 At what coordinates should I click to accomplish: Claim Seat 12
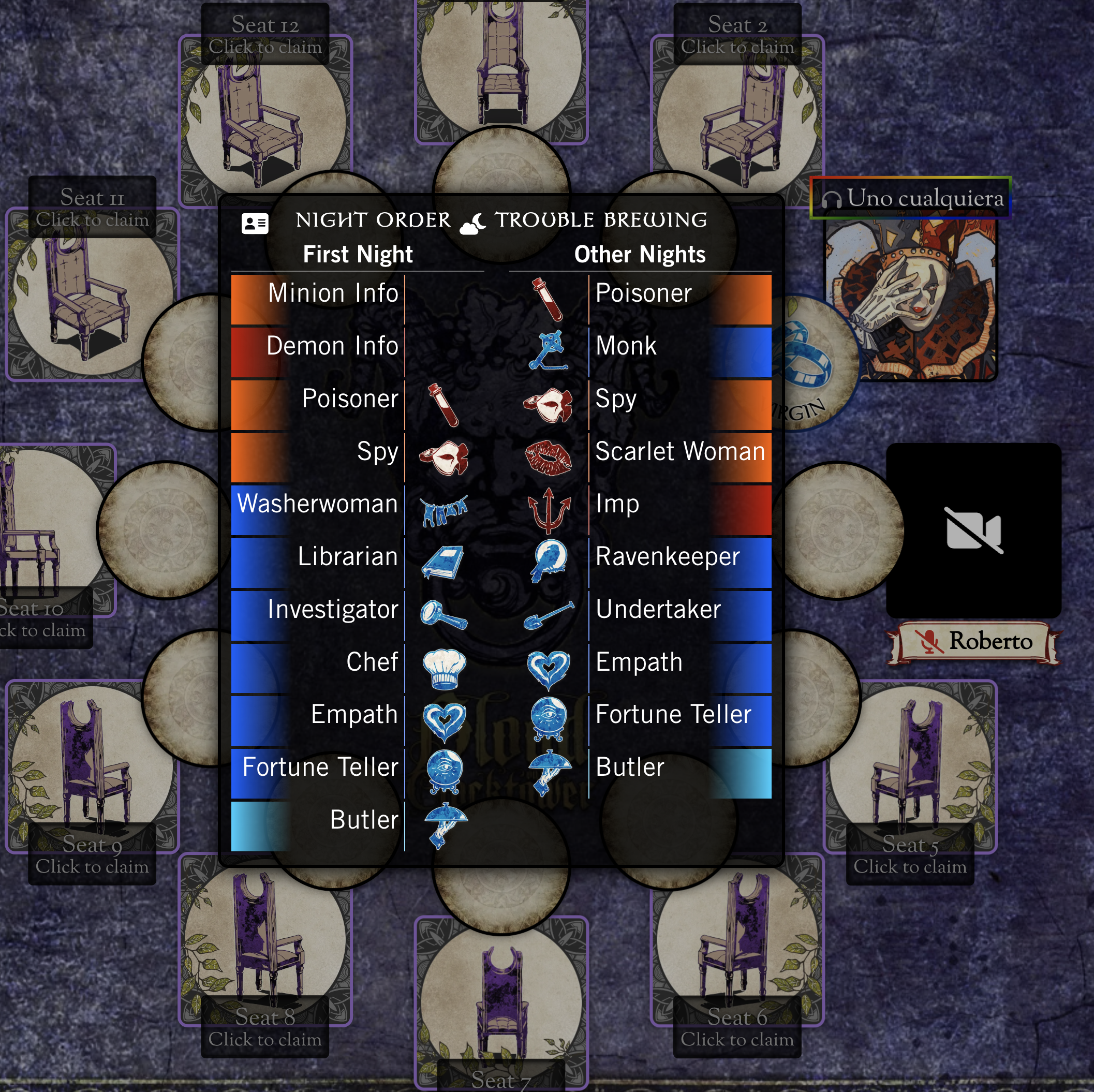[264, 35]
